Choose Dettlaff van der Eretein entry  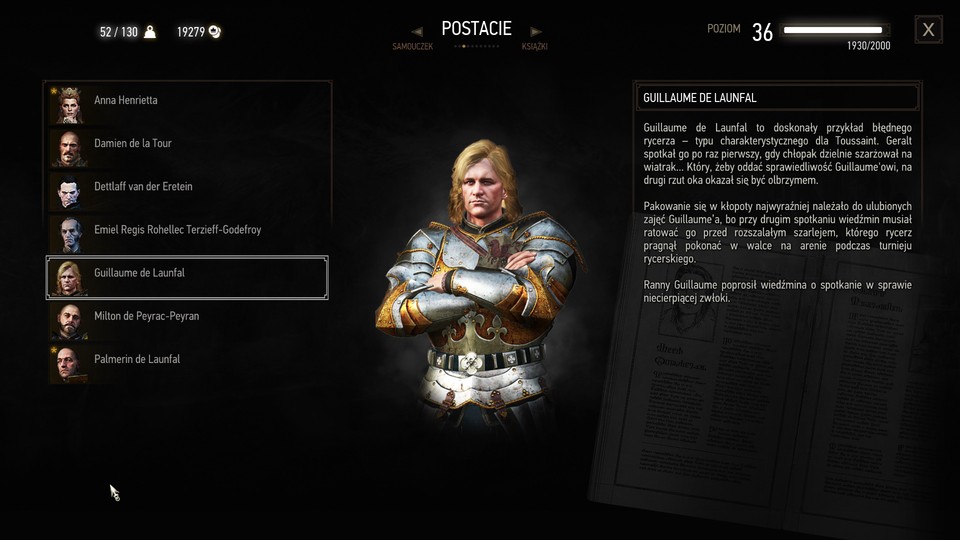[187, 187]
